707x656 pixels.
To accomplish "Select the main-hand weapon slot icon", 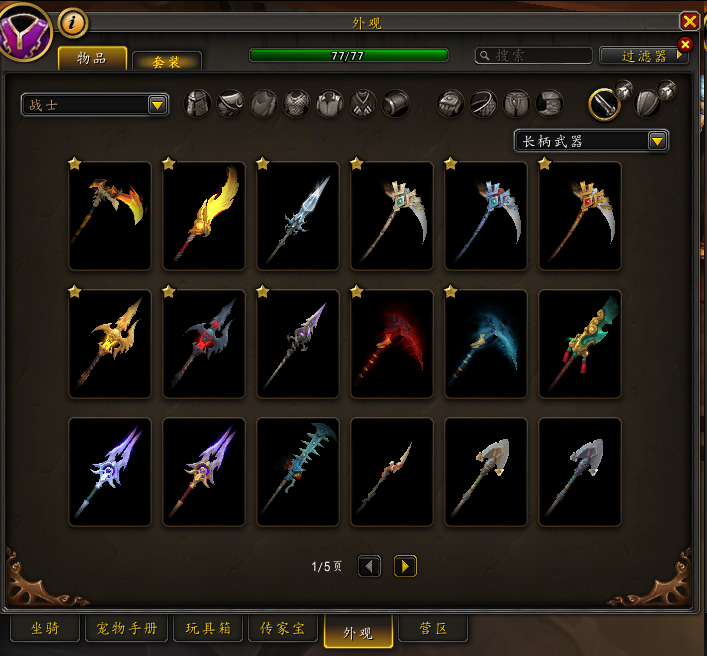I will click(605, 103).
